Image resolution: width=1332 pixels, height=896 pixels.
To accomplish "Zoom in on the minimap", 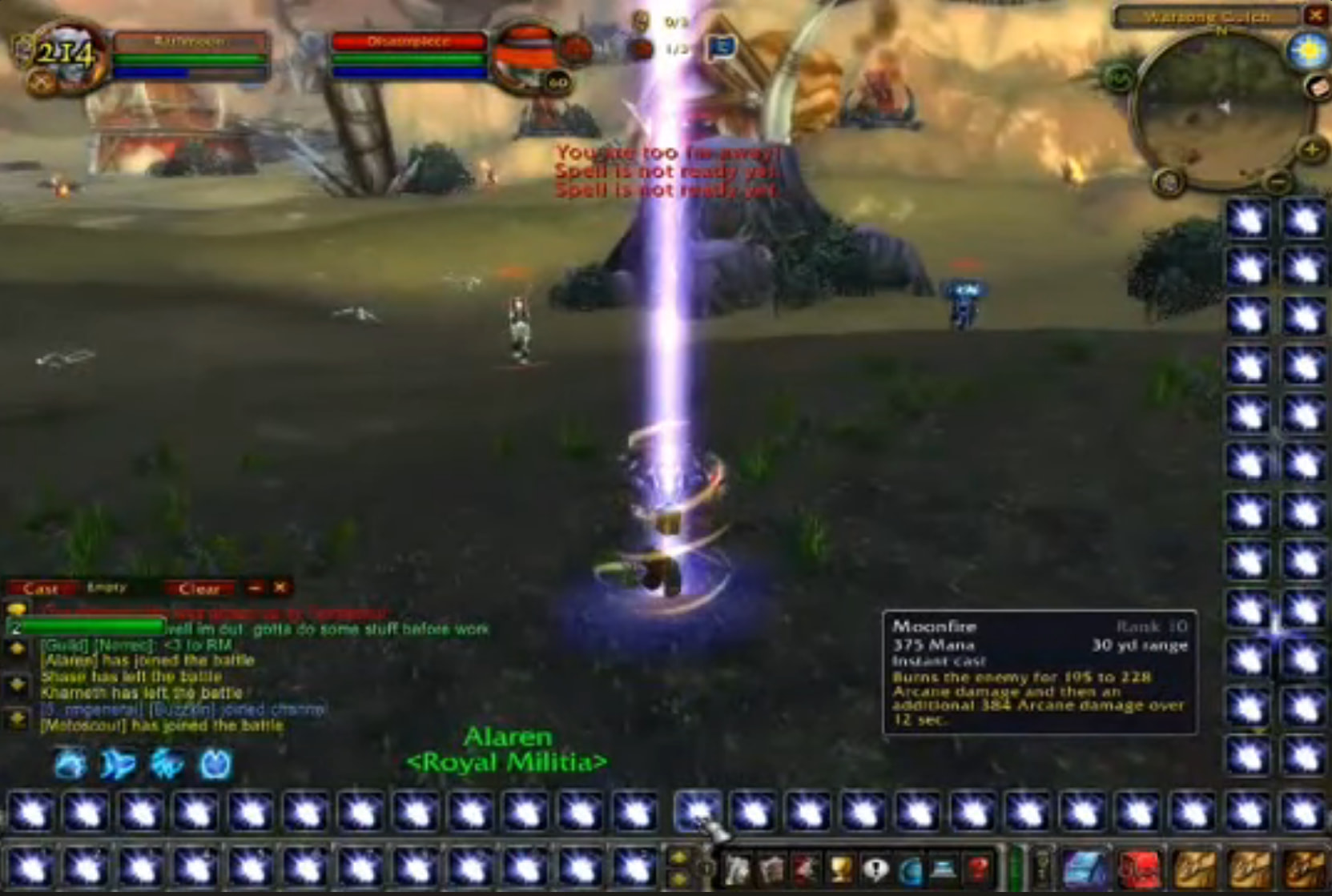I will tap(1311, 151).
